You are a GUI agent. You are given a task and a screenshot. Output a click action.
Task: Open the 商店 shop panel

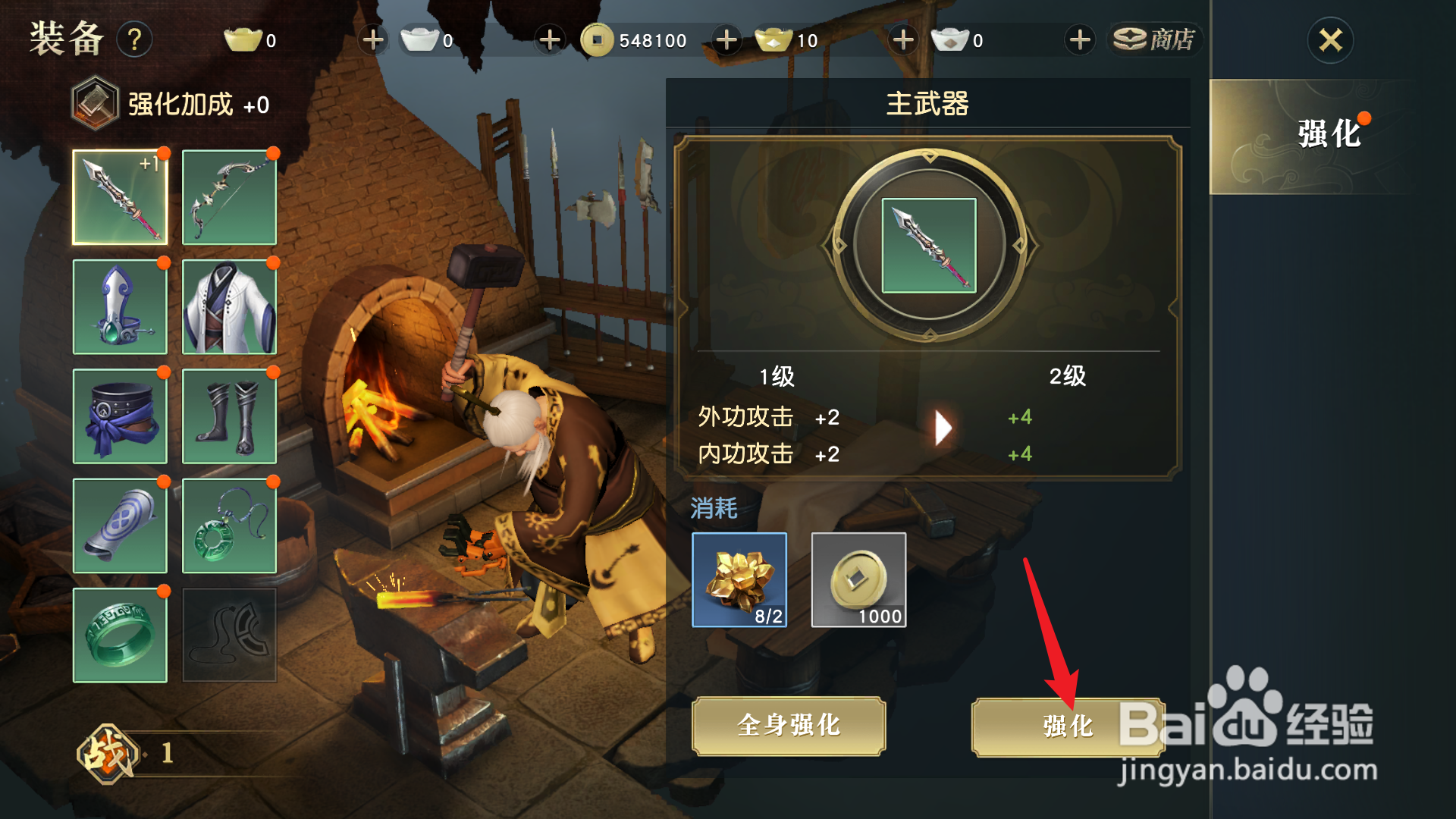1154,39
